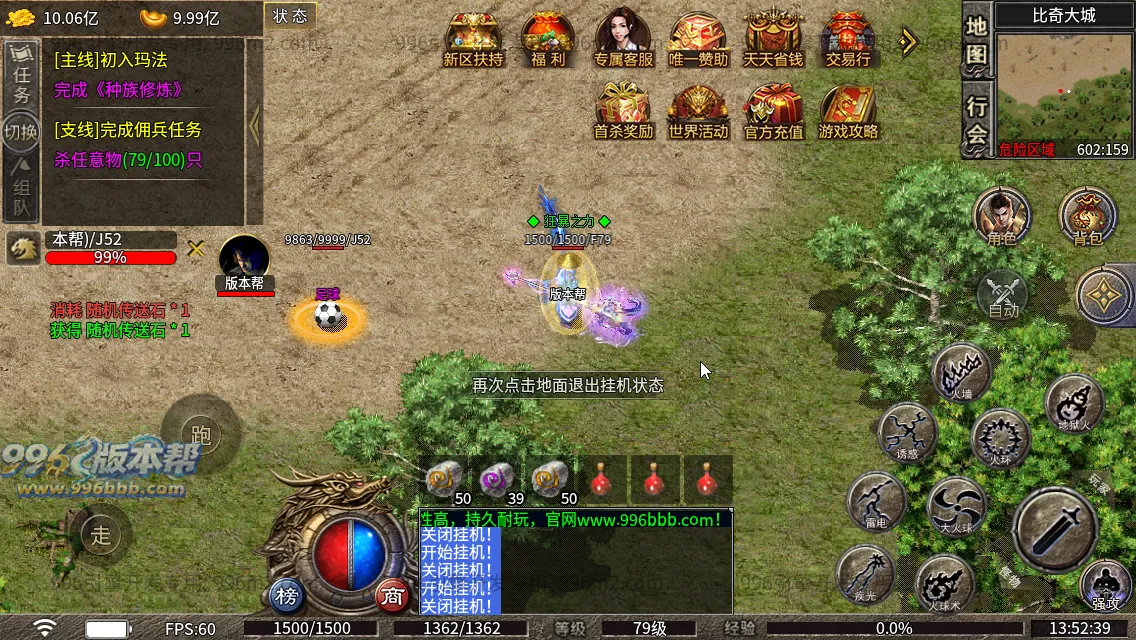Open the 背包 backpack

(1087, 215)
